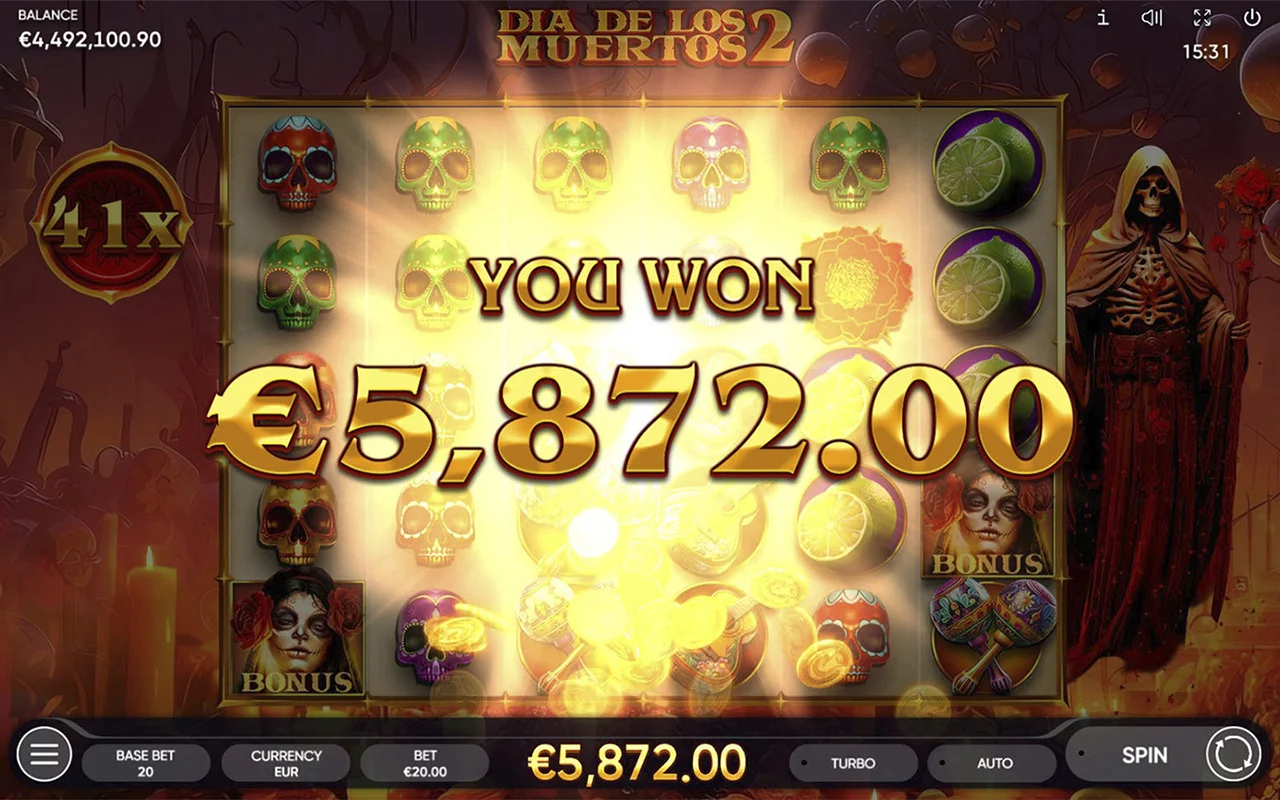
Task: Enable Turbo mode
Action: [852, 762]
